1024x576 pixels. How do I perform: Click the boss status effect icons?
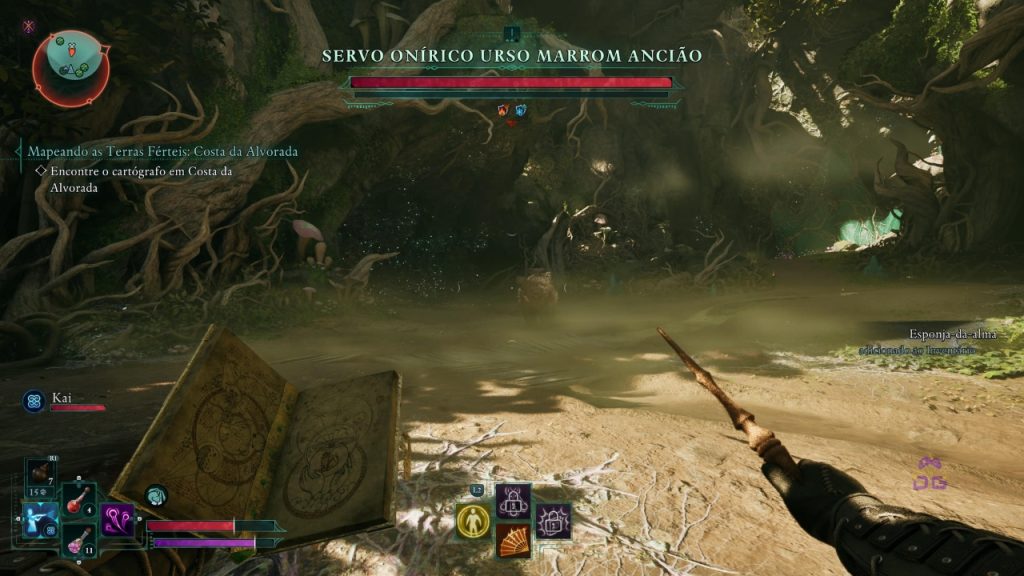click(511, 110)
